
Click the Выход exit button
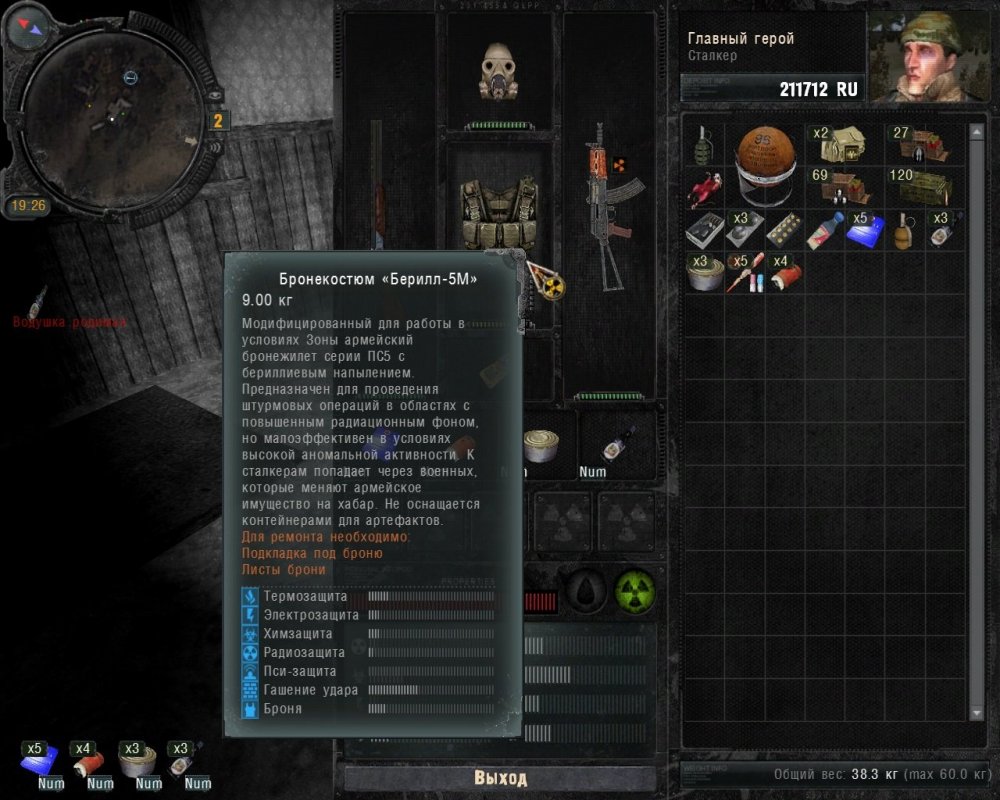500,778
